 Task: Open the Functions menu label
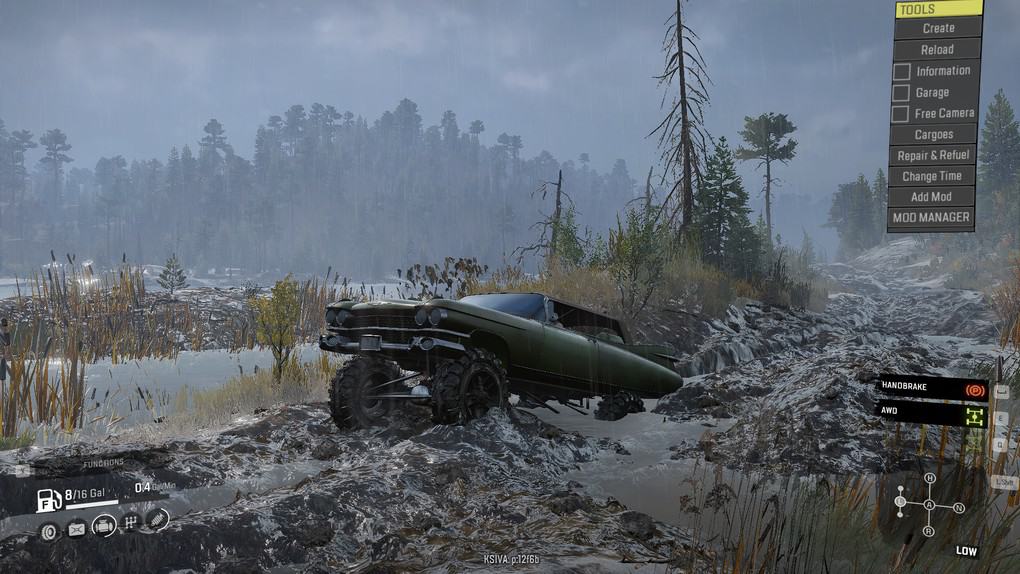point(103,463)
